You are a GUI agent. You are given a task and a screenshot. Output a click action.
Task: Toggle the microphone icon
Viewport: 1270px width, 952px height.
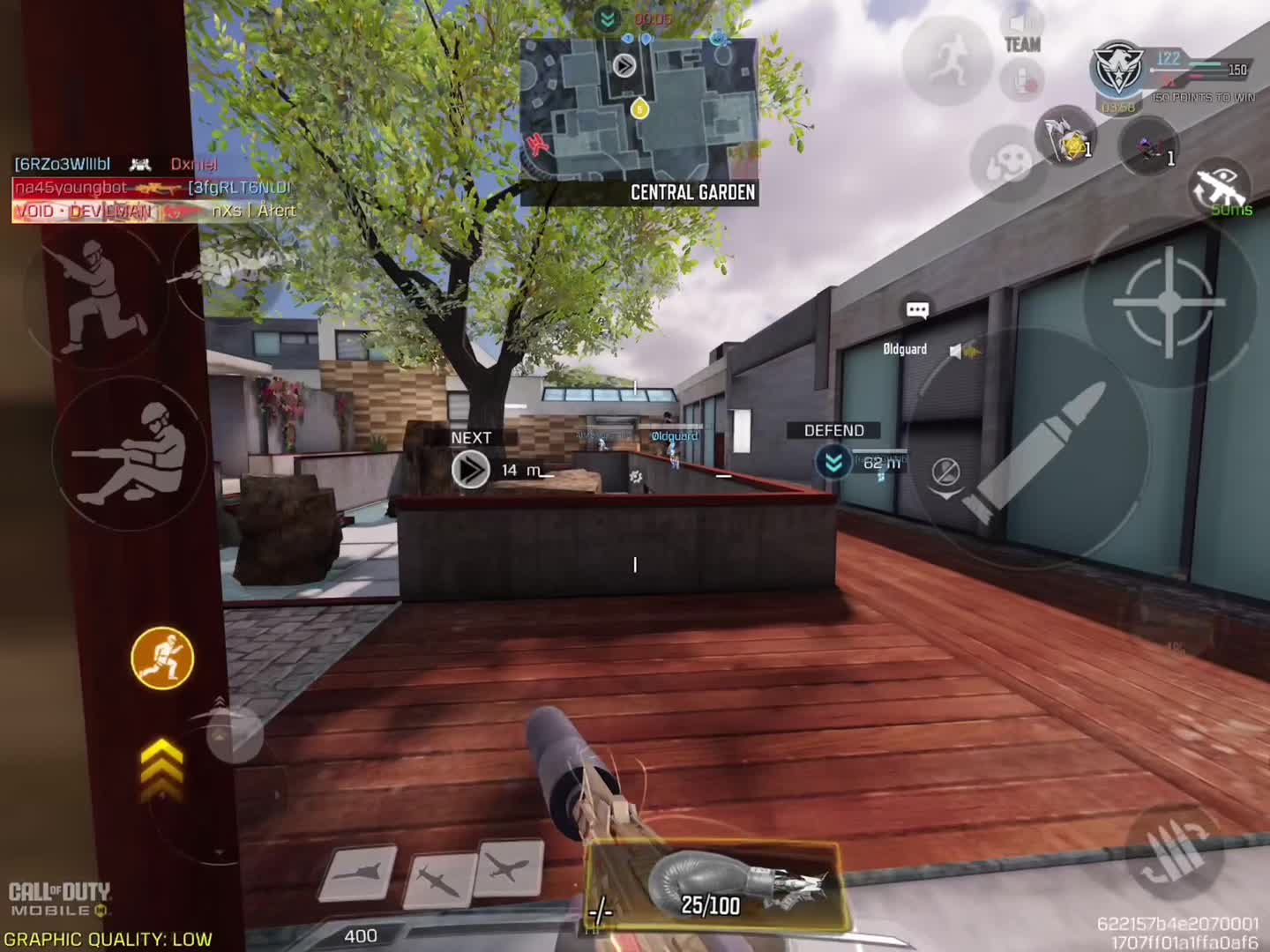pos(1022,81)
